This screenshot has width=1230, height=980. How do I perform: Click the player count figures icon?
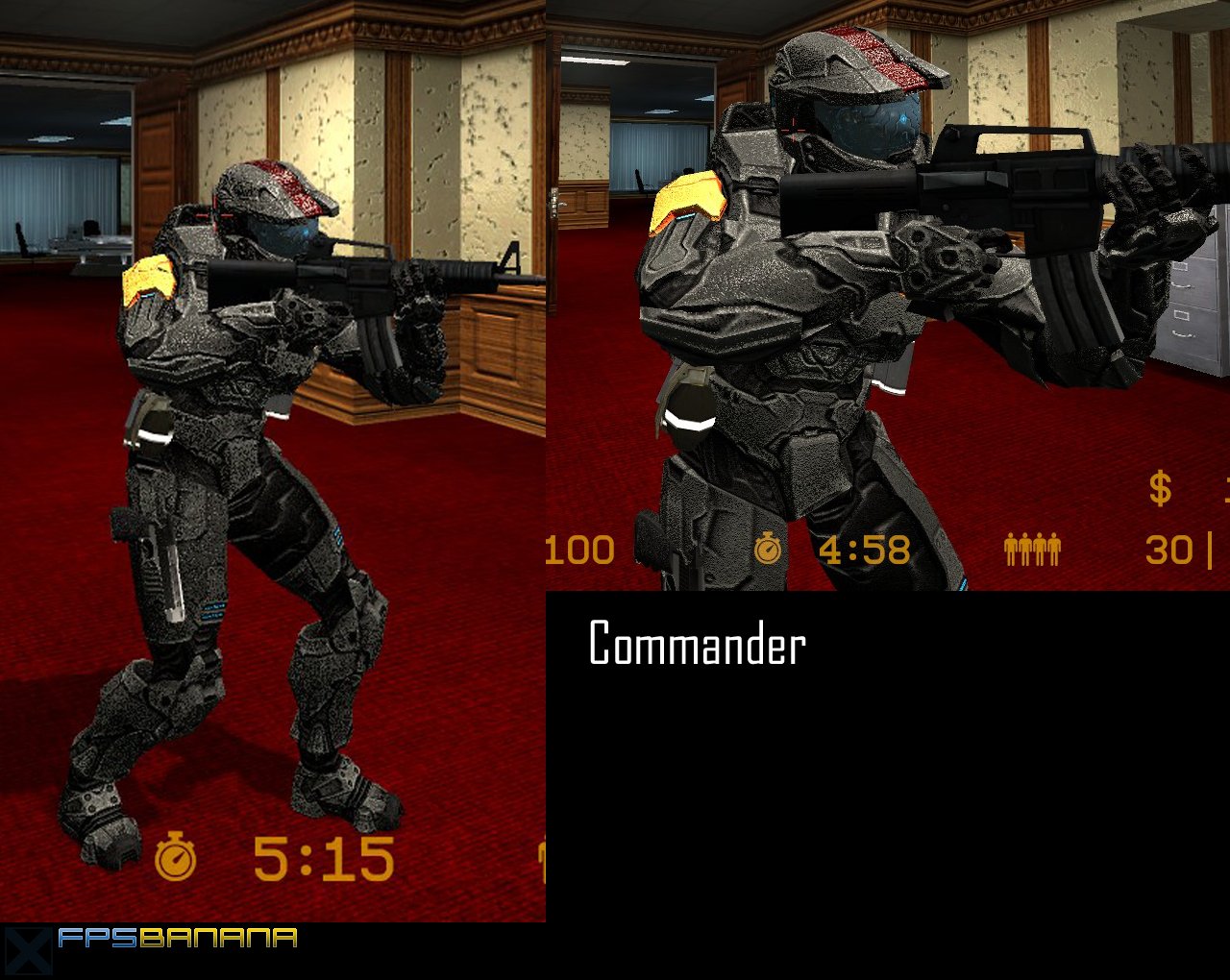coord(1033,548)
